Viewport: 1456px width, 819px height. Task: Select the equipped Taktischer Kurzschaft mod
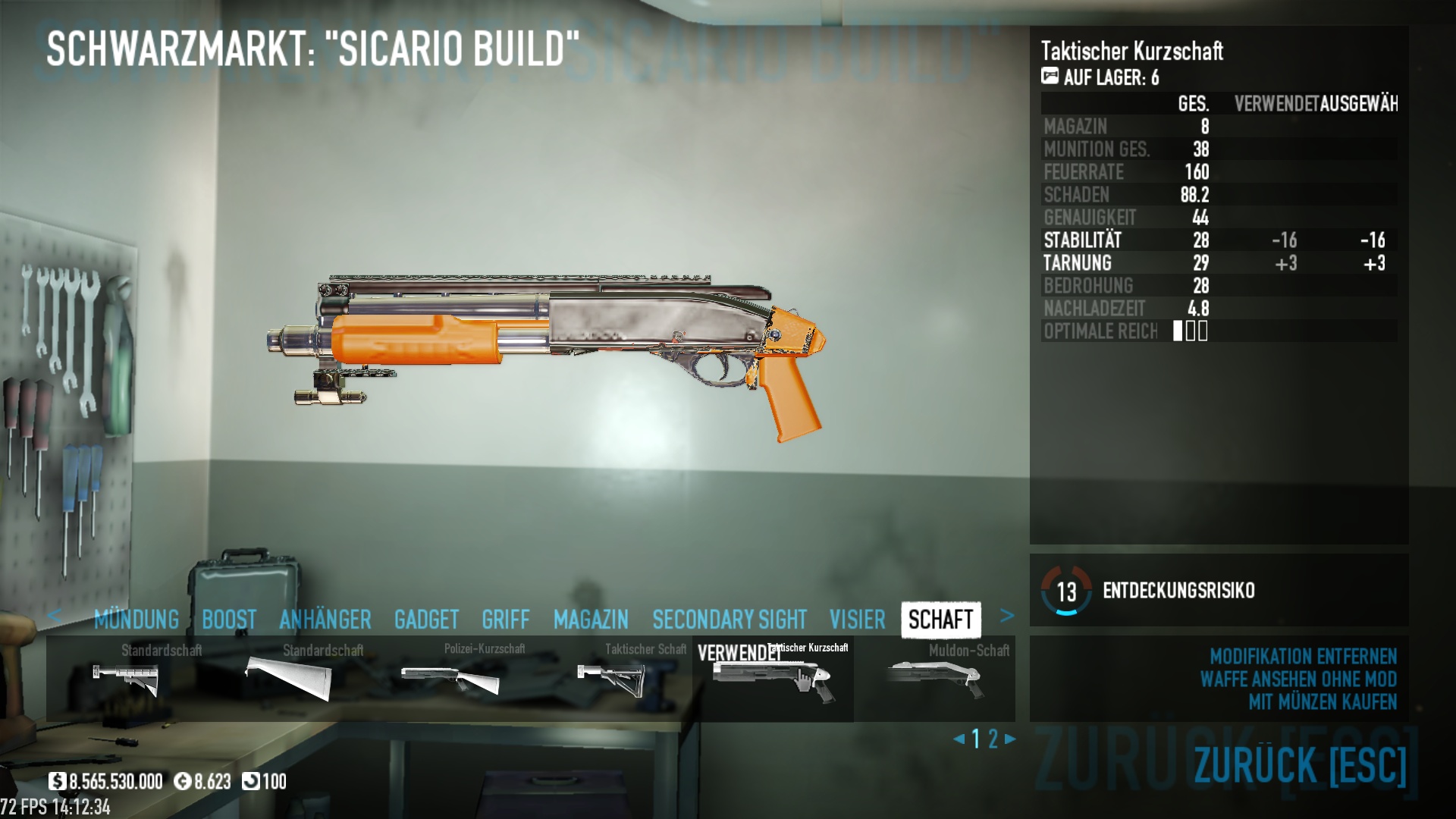coord(773,679)
